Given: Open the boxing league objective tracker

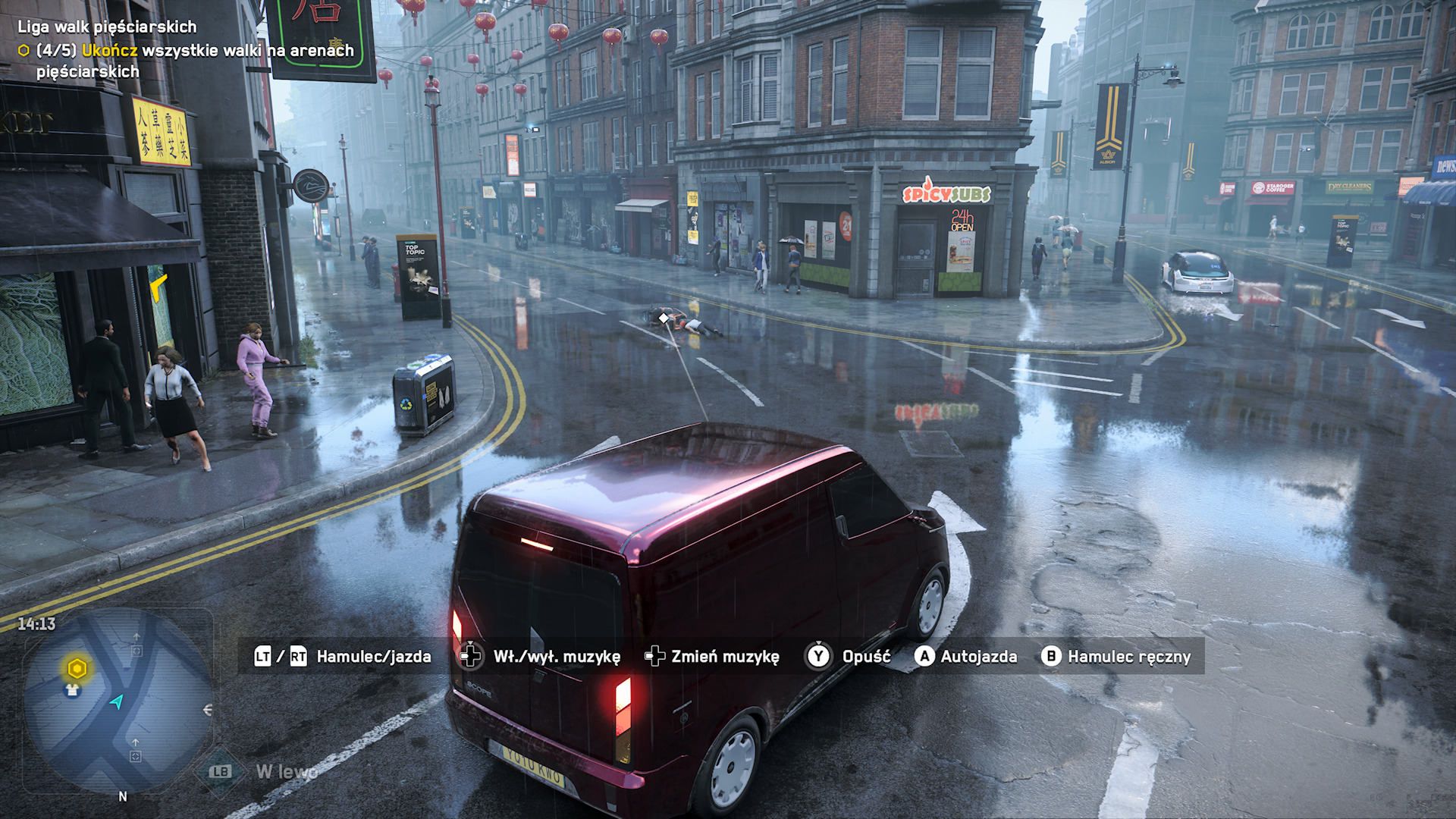Looking at the screenshot, I should tap(107, 27).
